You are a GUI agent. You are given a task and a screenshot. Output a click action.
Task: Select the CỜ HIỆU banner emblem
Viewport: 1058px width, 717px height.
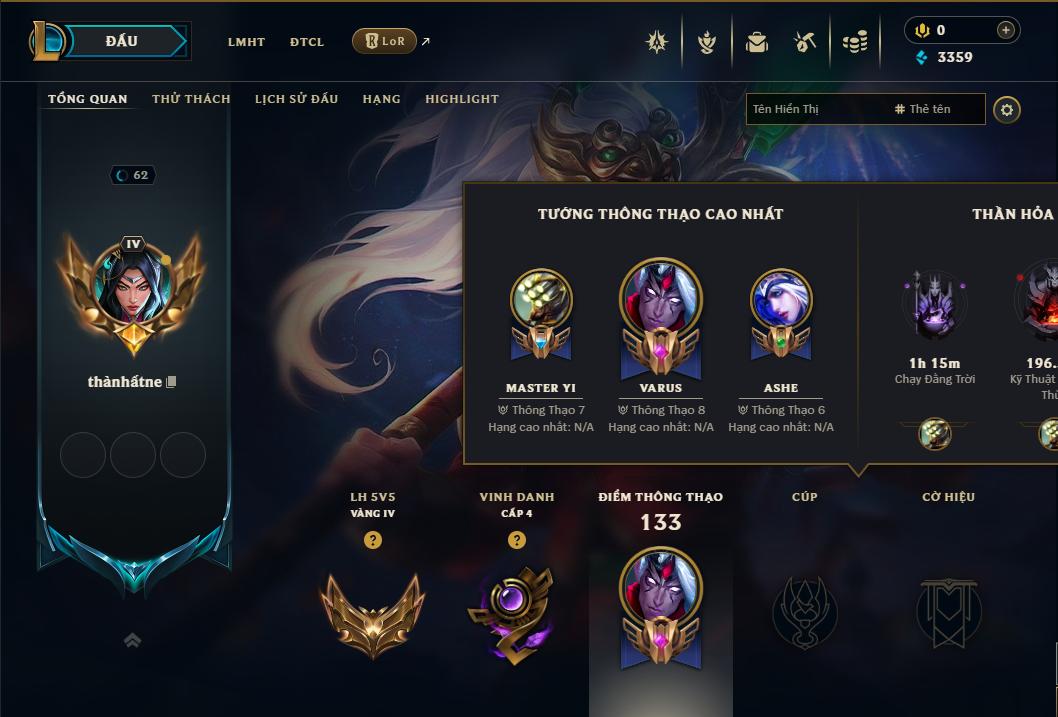[x=948, y=611]
